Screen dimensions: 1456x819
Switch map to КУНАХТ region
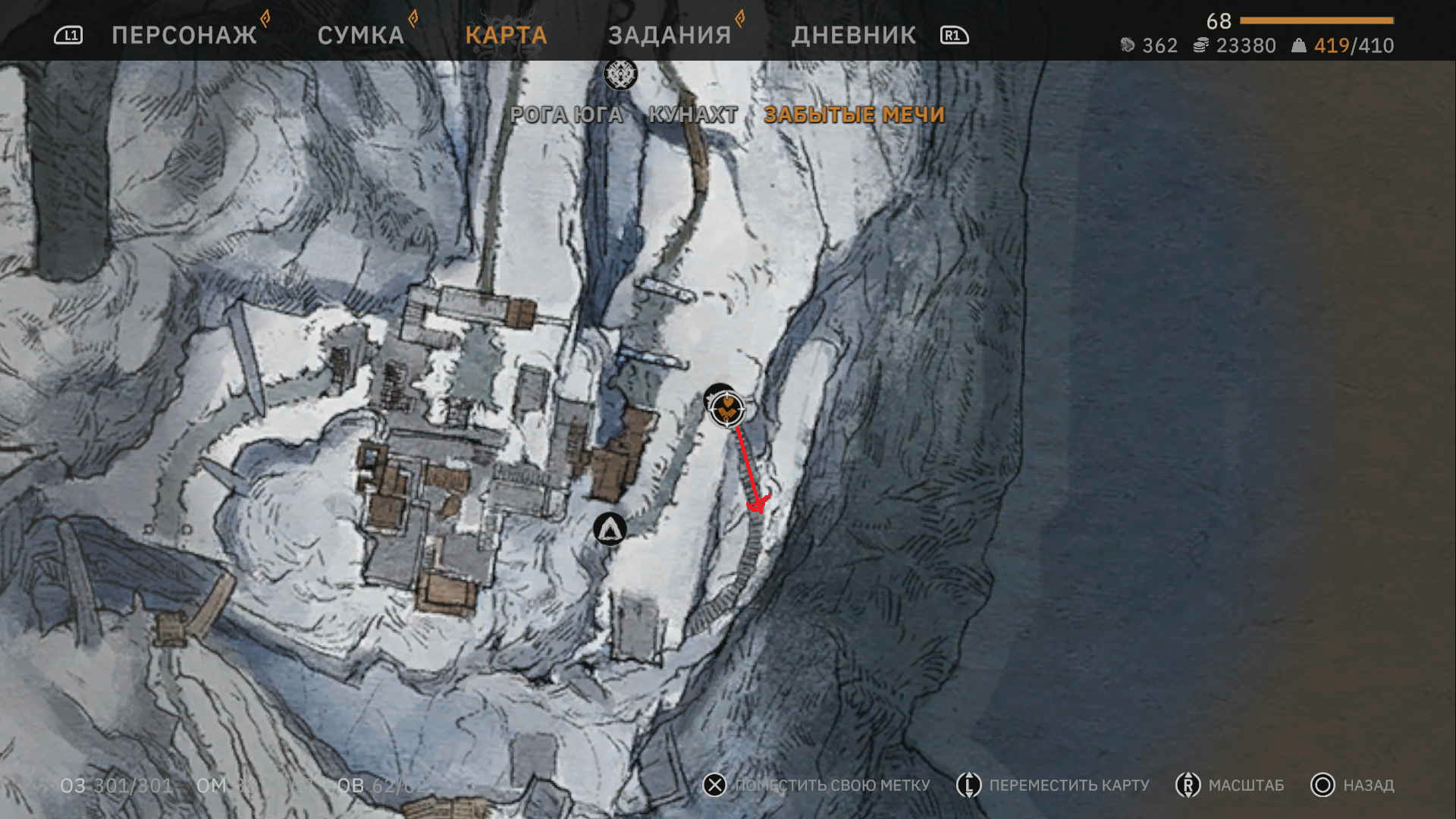[x=693, y=115]
